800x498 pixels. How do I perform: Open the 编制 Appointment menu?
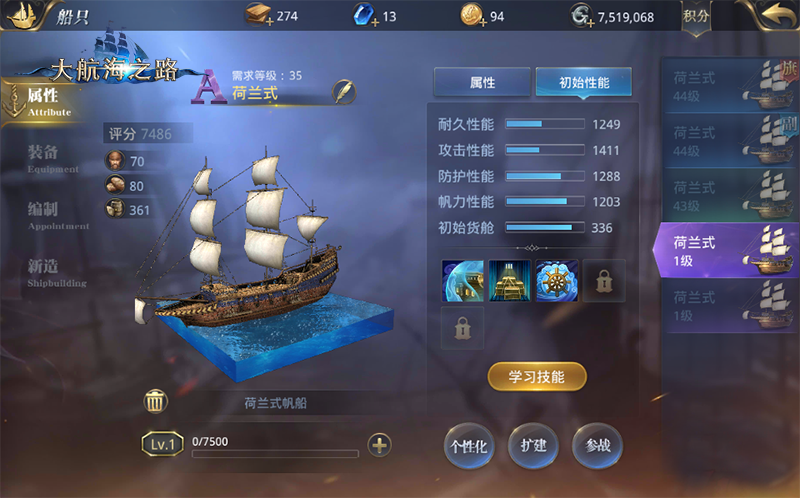(44, 212)
